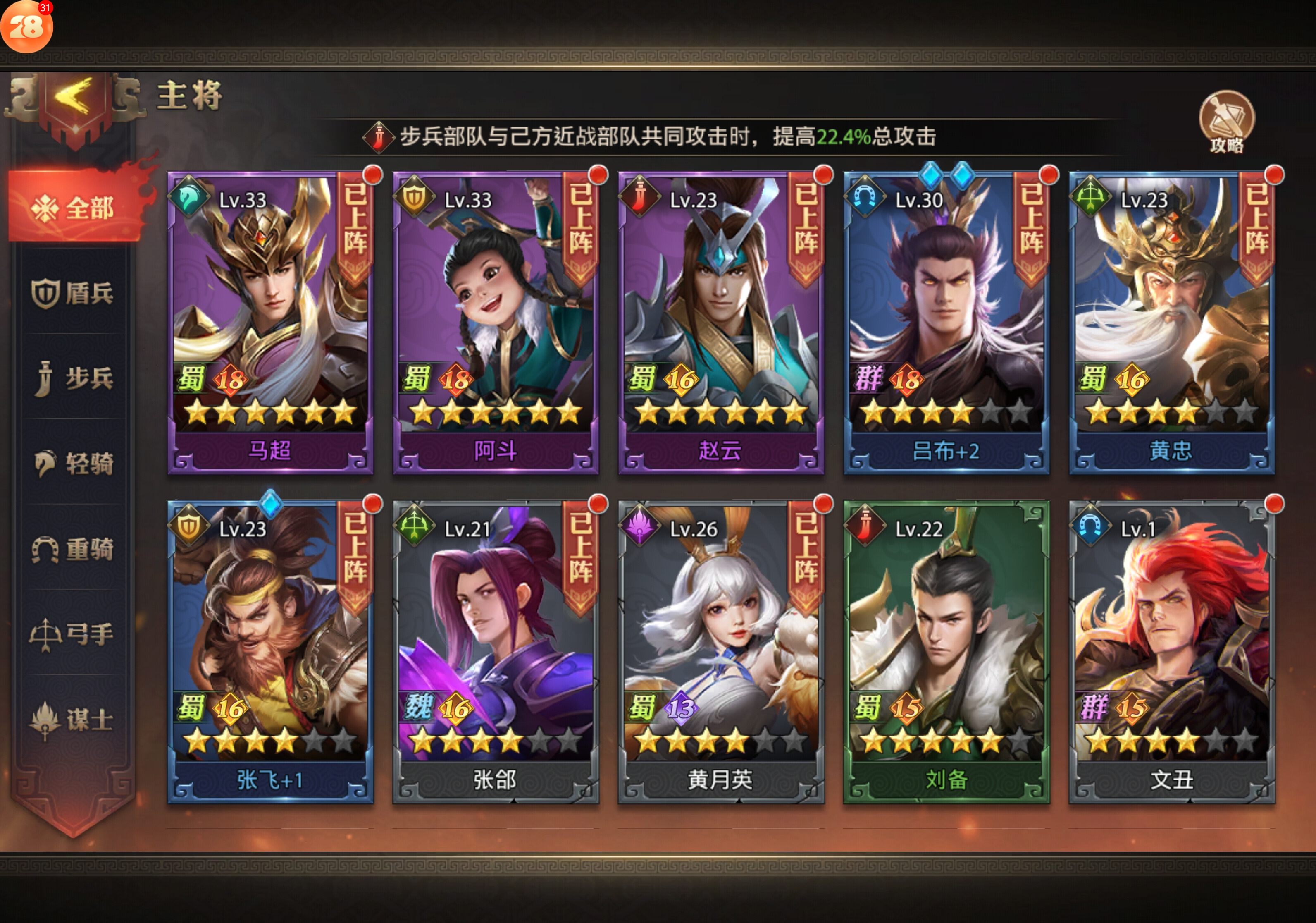
Task: Open the green 刘备 hero card
Action: point(946,652)
